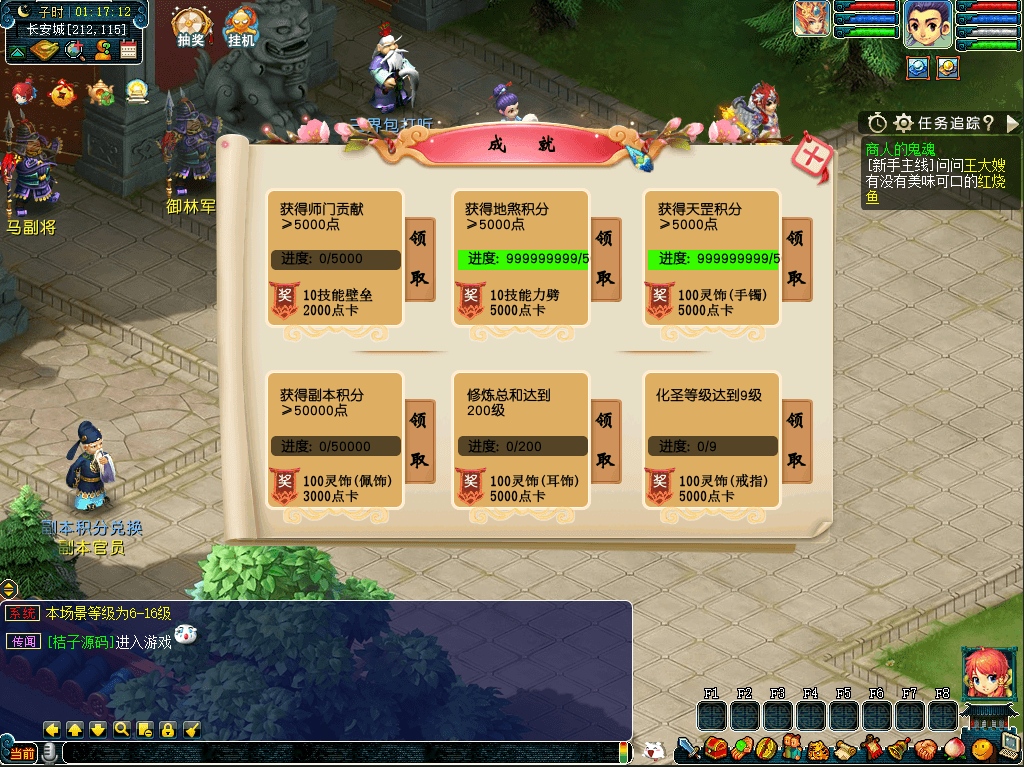This screenshot has height=767, width=1024.
Task: Claim the 天罡积分 achievement reward
Action: coord(796,258)
